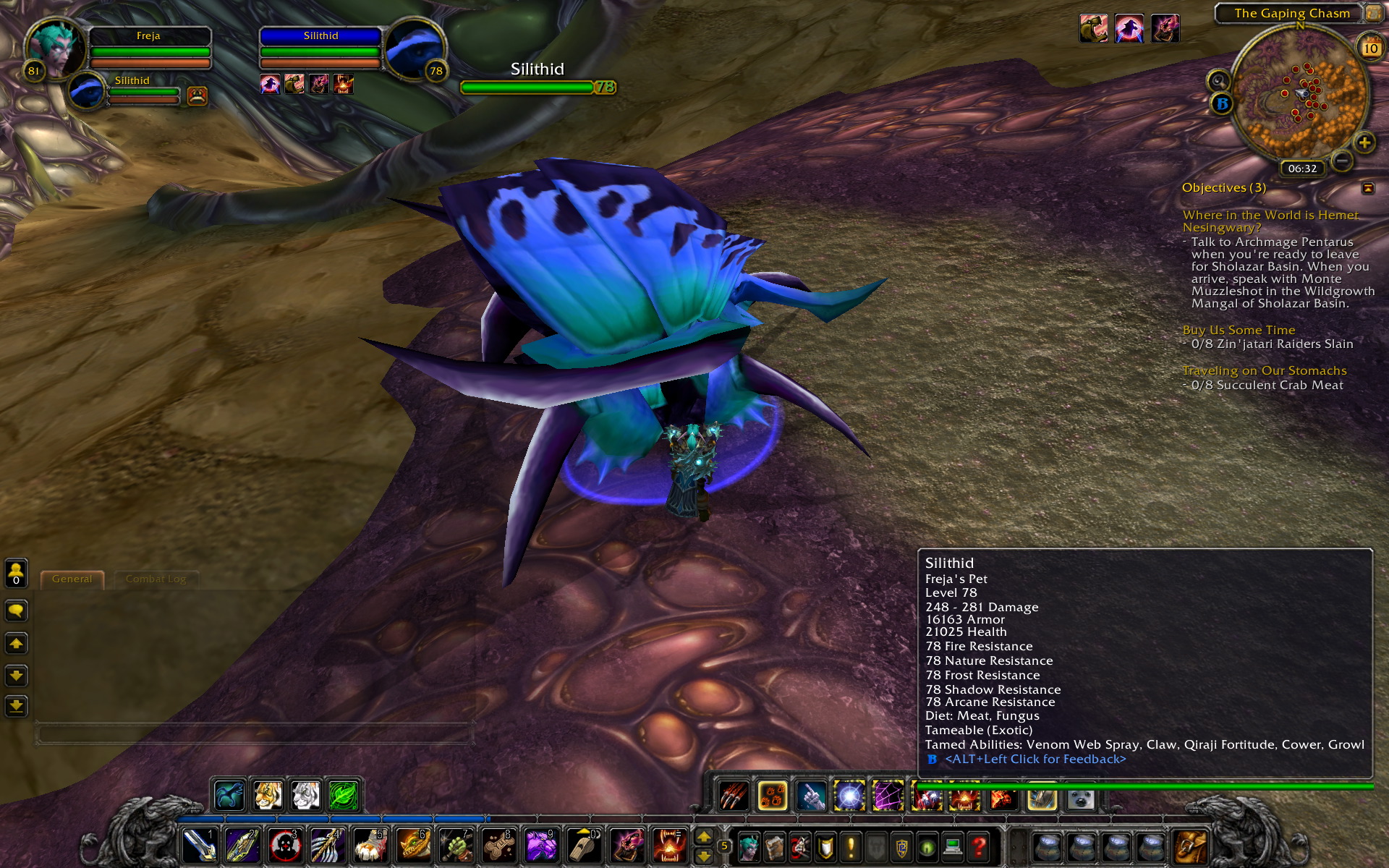Zoom out the minimap with minus button

(x=1341, y=160)
